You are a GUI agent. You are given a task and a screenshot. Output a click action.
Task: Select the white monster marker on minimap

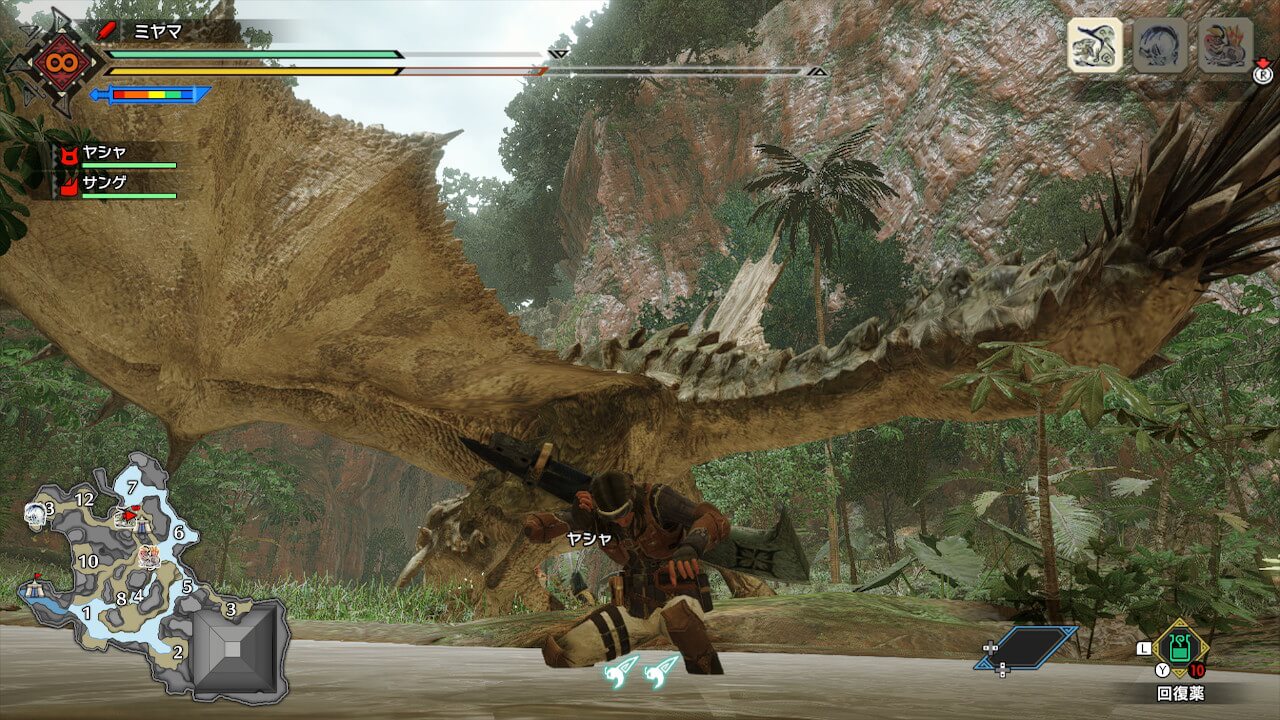(33, 513)
